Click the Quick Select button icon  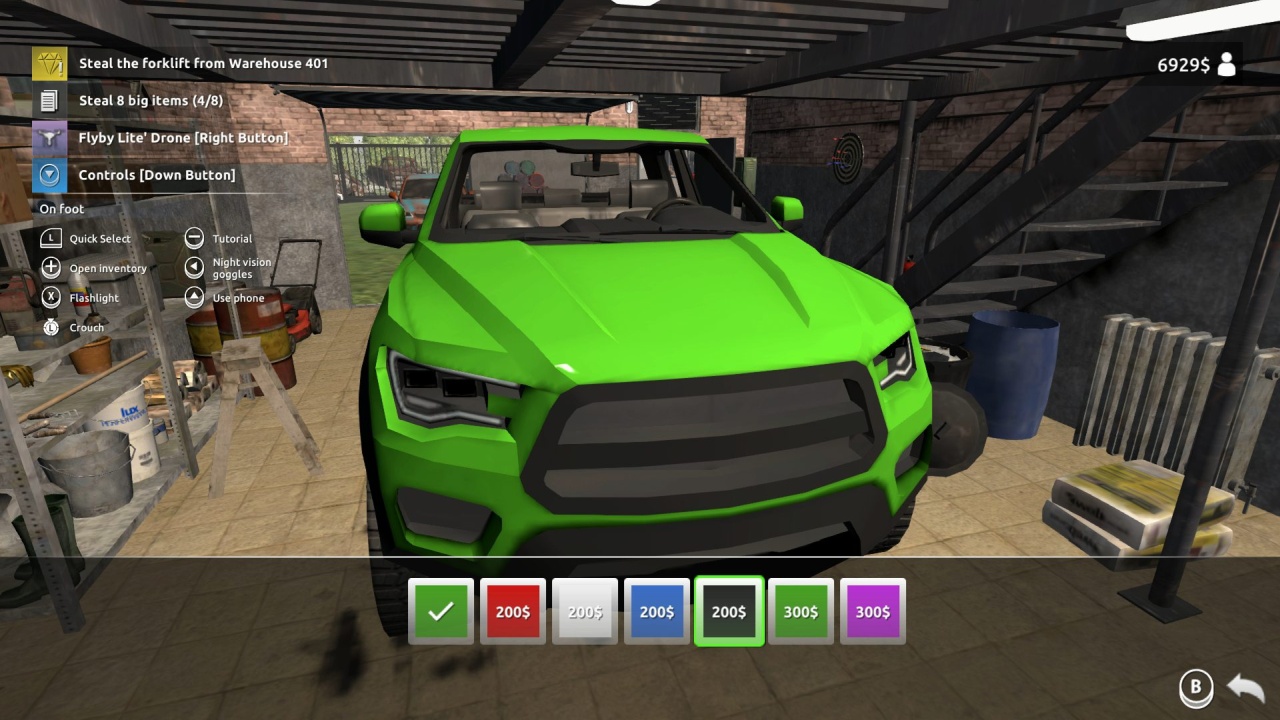(50, 238)
